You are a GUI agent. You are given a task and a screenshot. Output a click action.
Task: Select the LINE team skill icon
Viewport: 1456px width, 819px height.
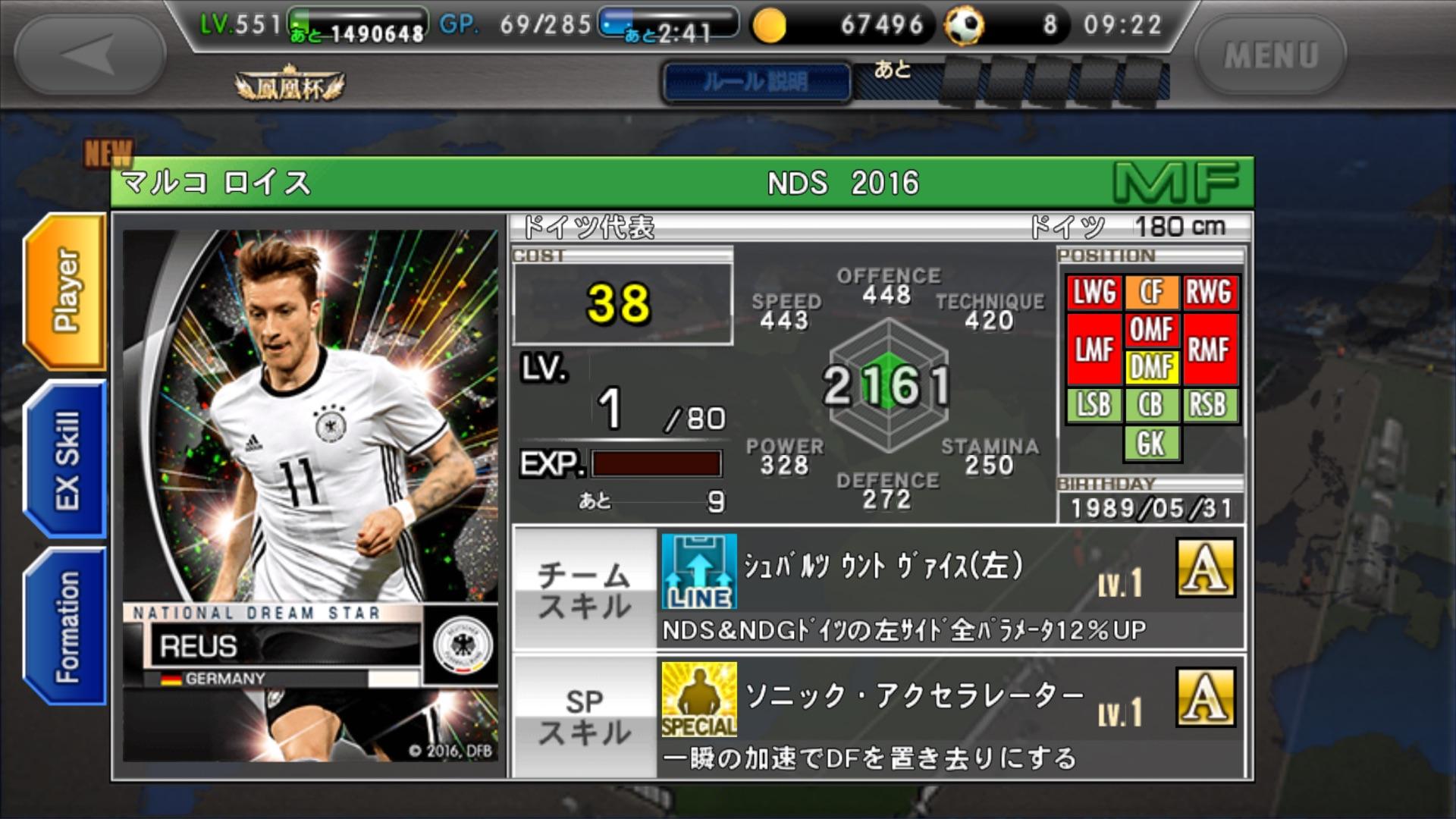tap(698, 571)
